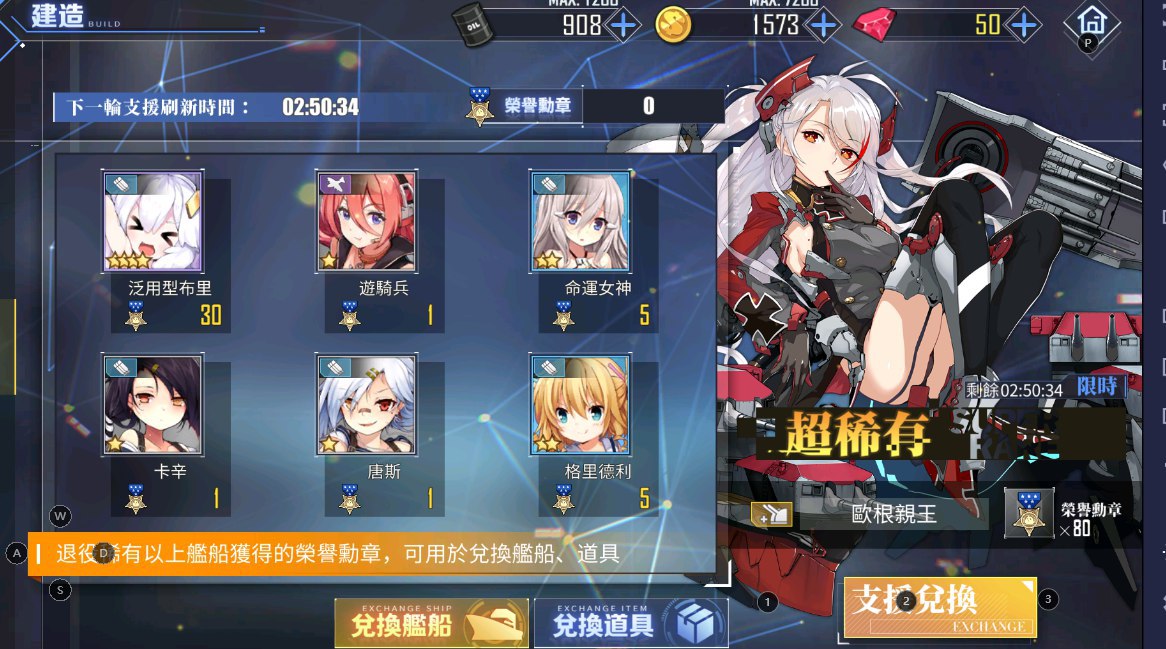This screenshot has width=1166, height=649.
Task: Return to the home screen
Action: [x=1090, y=22]
